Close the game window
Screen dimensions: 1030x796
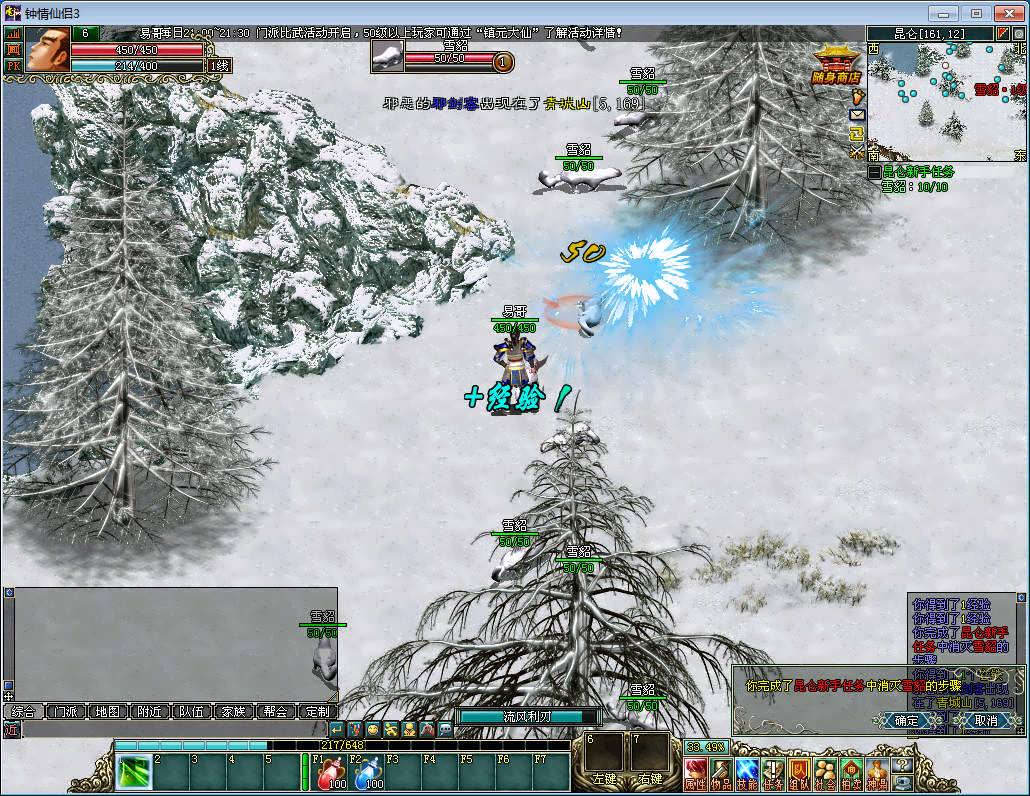click(1006, 13)
